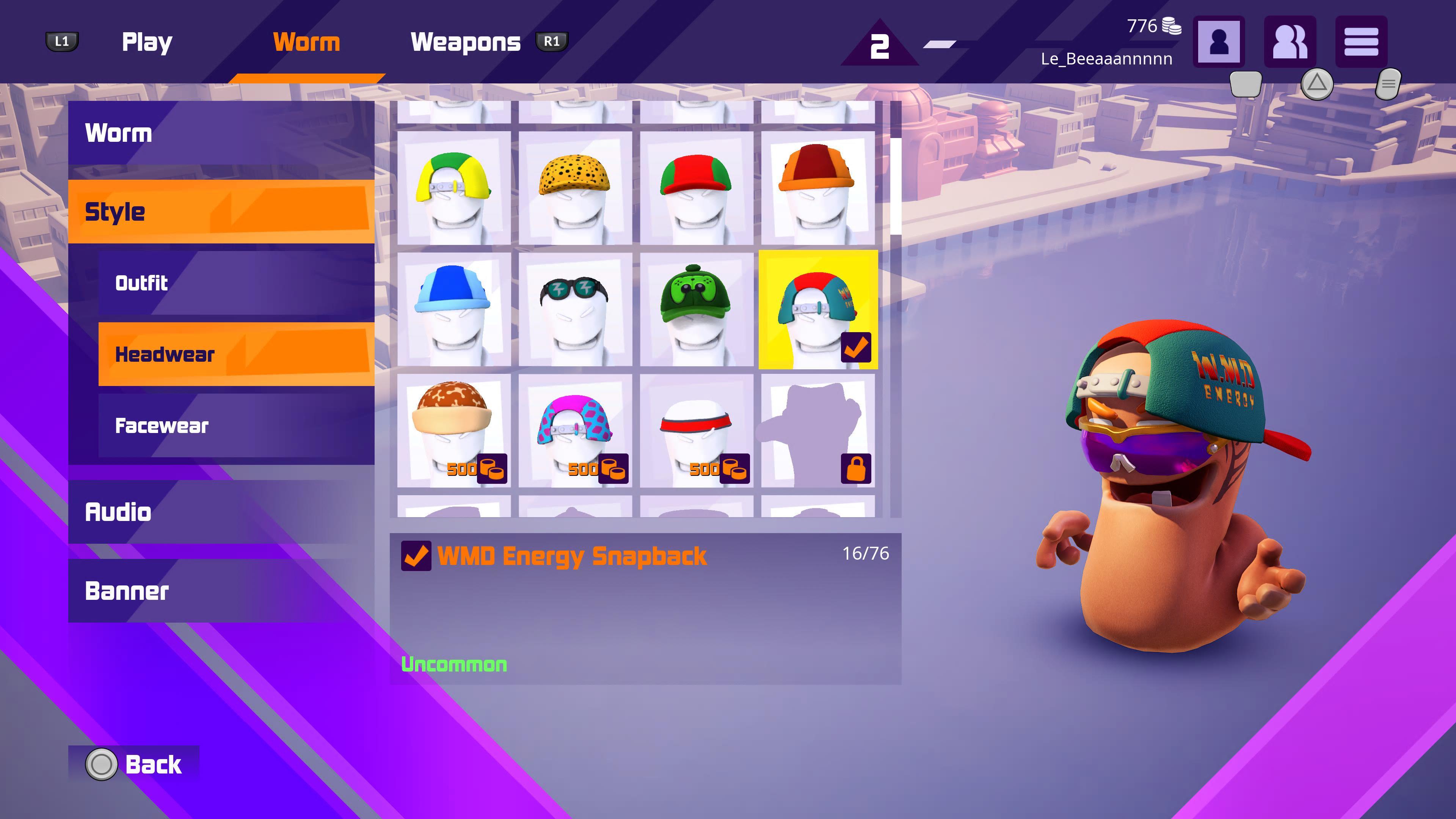
Task: Open the Outfit style submenu
Action: (236, 282)
